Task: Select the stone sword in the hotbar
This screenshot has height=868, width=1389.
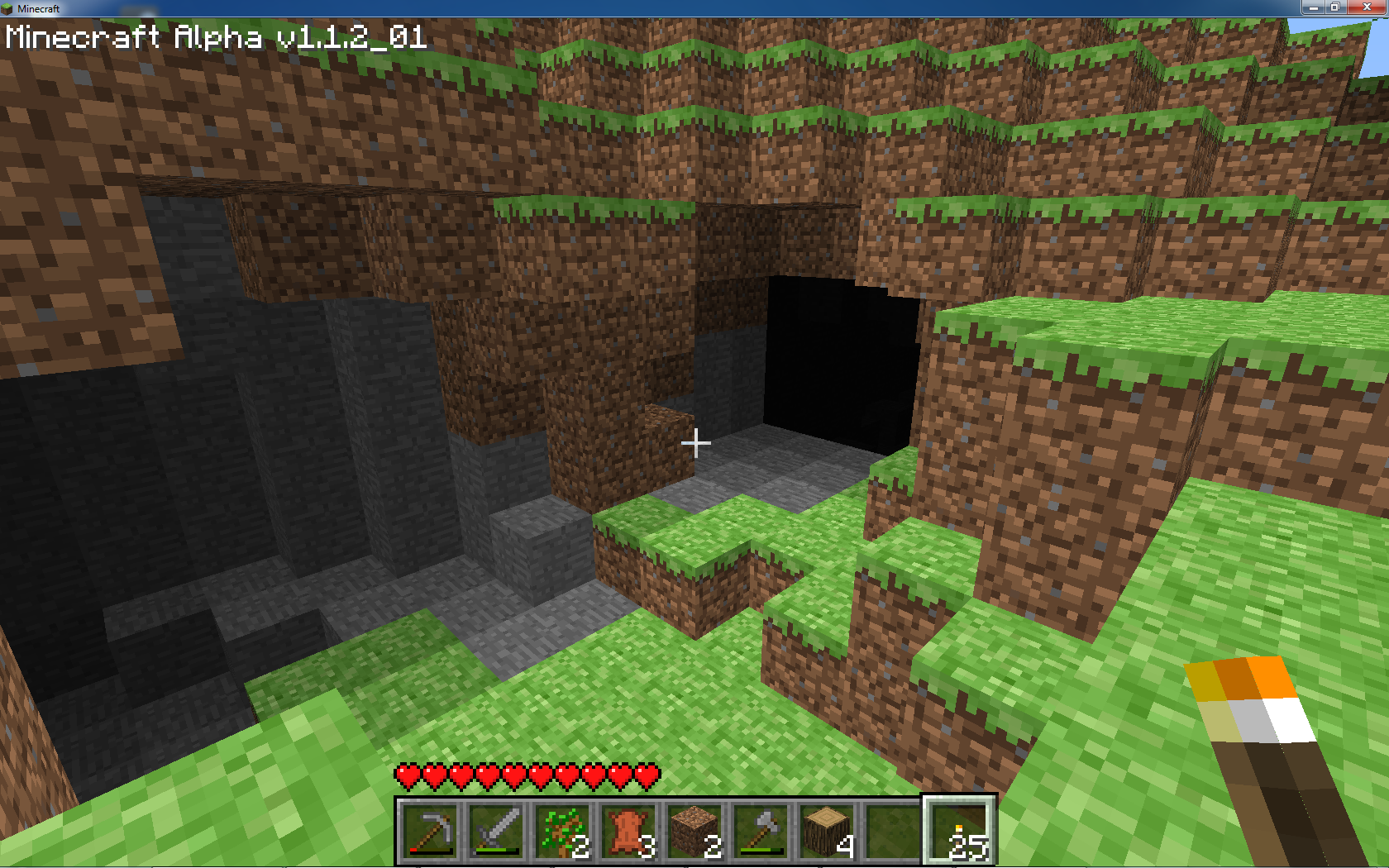Action: click(x=494, y=831)
